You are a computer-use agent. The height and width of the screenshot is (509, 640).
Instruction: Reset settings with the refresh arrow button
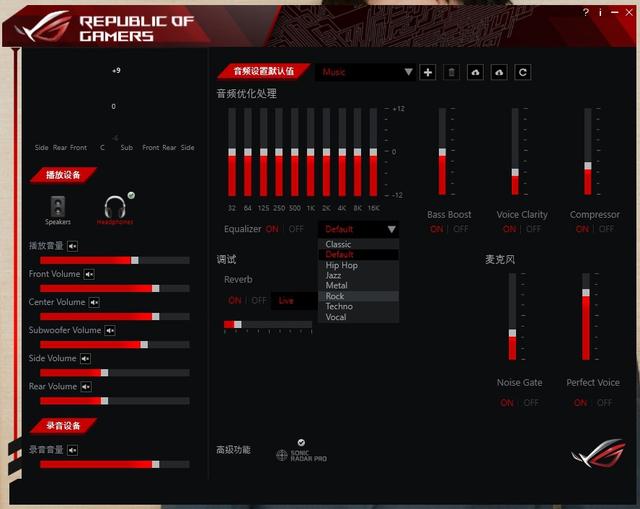click(523, 72)
